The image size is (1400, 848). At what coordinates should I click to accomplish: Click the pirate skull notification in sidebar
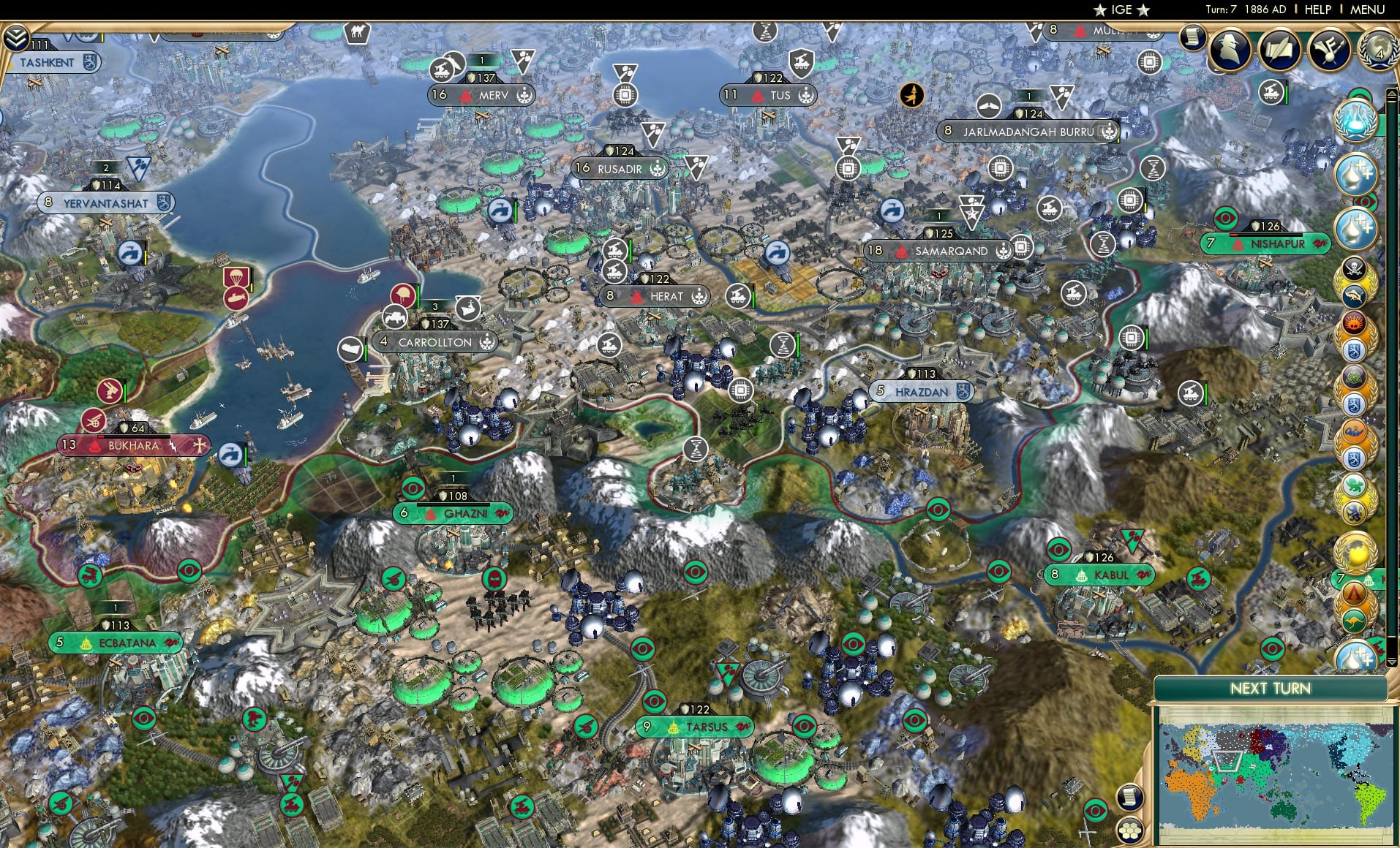1355,269
